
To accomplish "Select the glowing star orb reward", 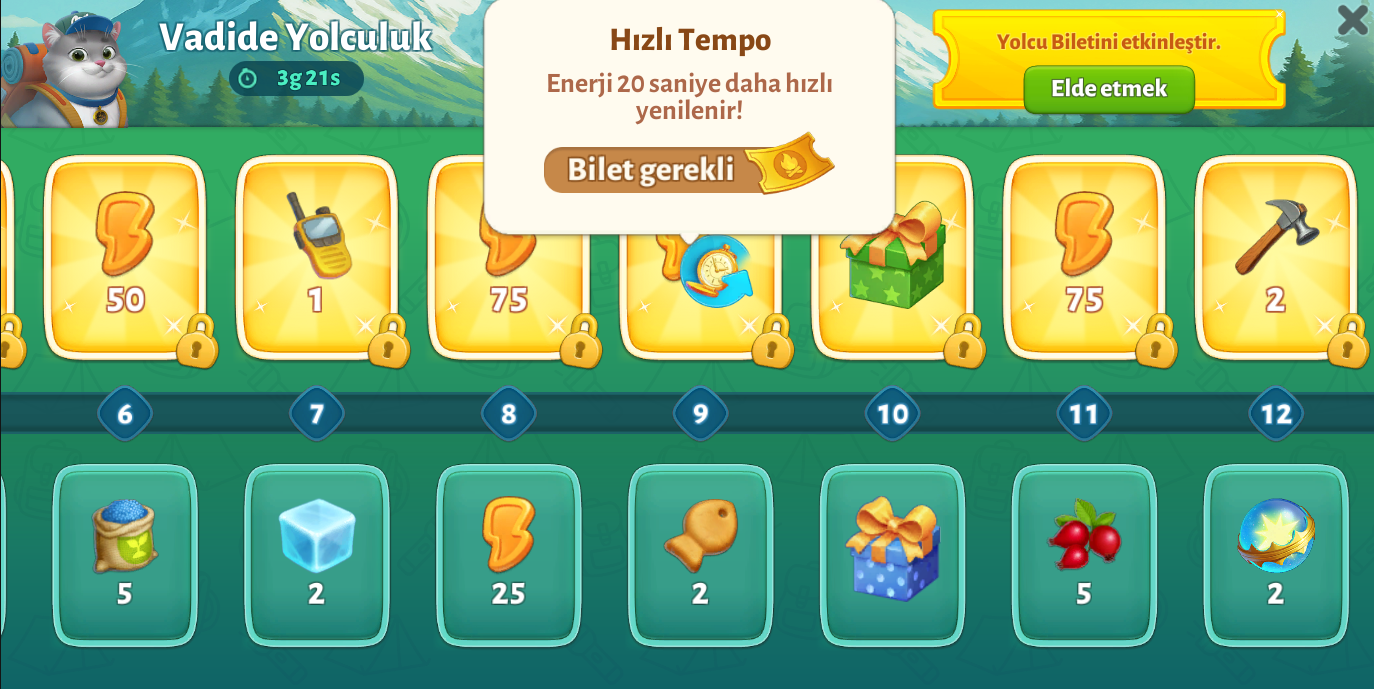I will [x=1276, y=554].
